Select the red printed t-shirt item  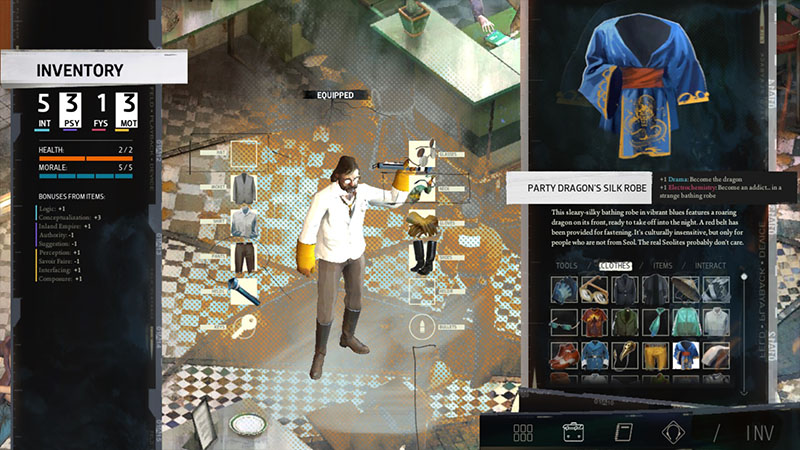[596, 322]
